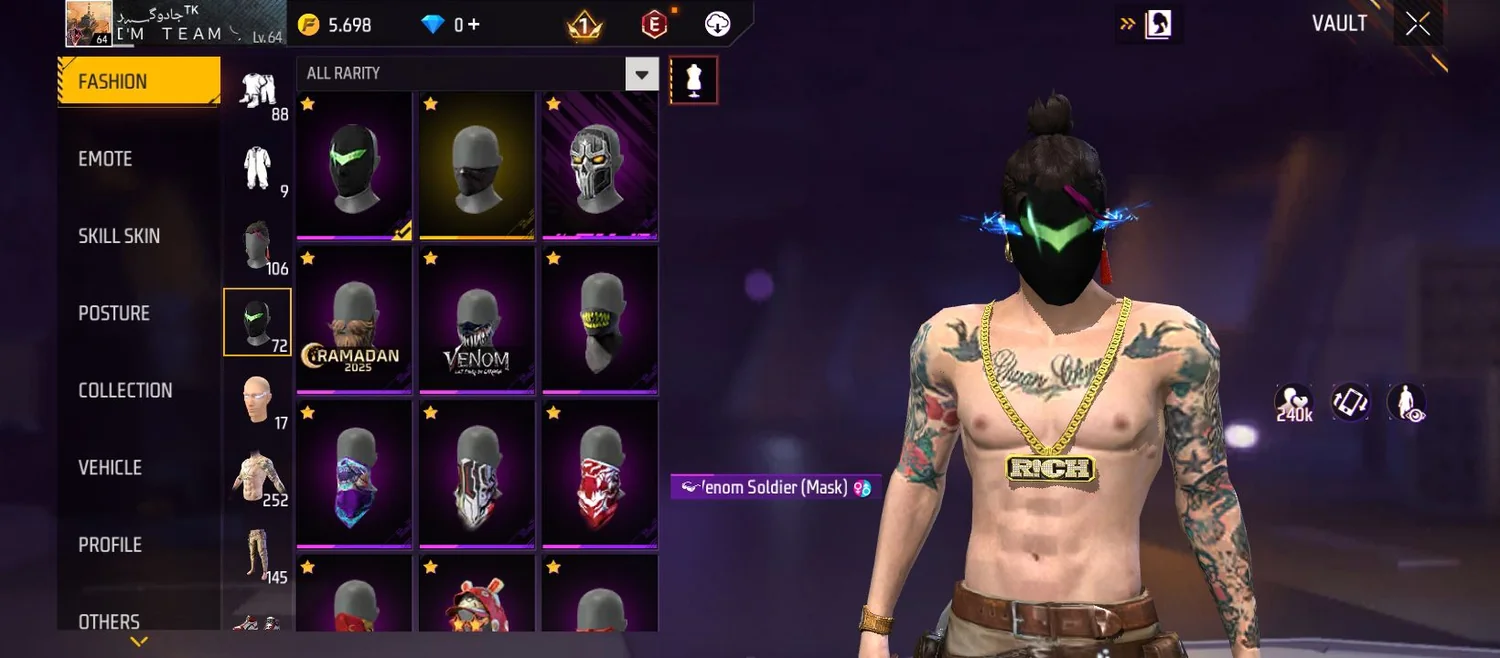Viewport: 1500px width, 658px height.
Task: Choose the Venom mask item
Action: (477, 320)
